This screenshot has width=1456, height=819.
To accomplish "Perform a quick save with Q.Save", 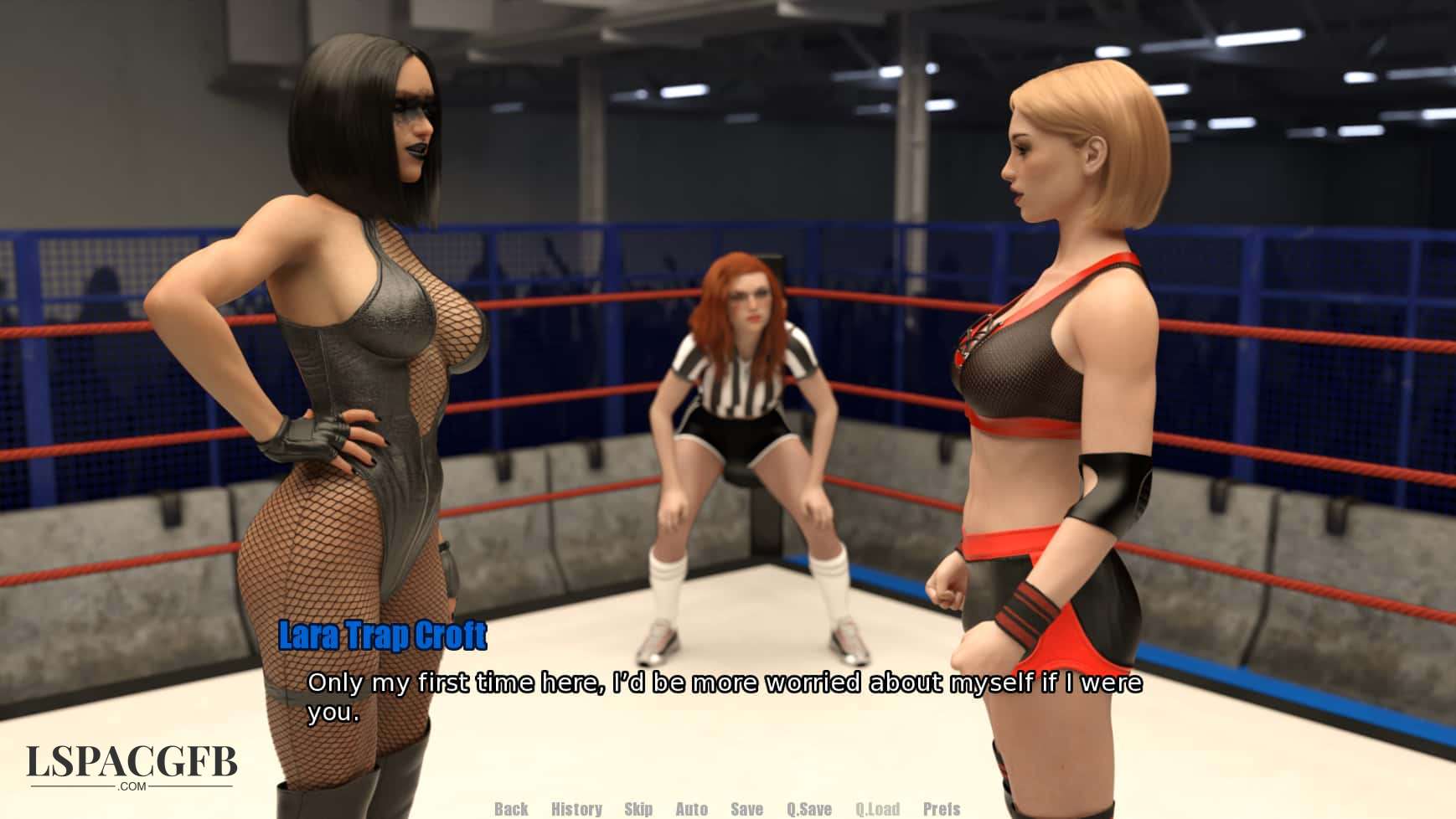I will tap(808, 810).
